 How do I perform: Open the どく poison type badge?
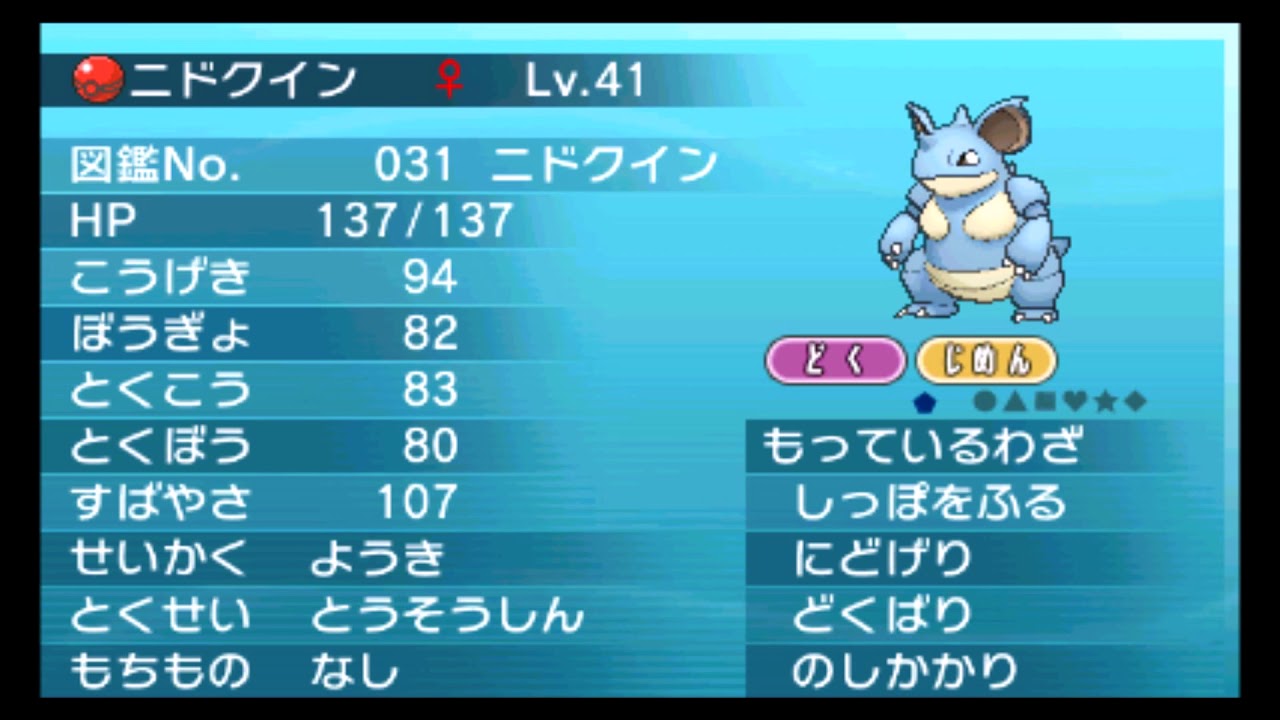(x=835, y=360)
